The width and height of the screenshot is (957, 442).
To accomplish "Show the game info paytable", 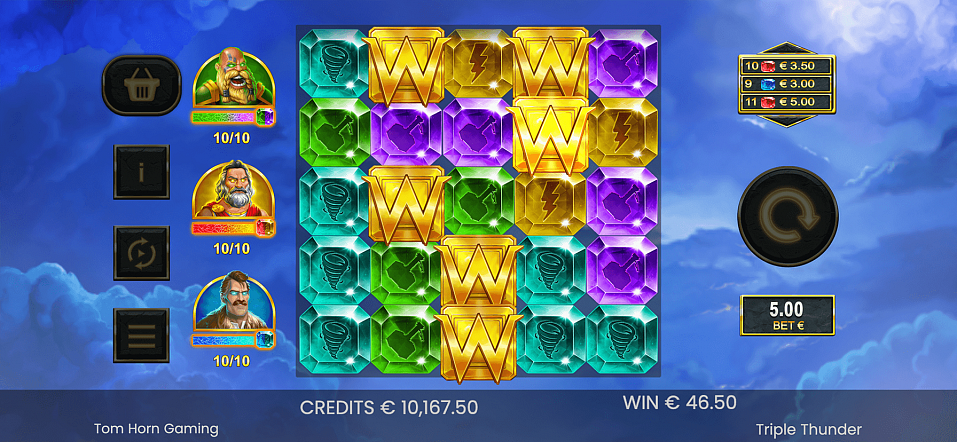I will click(x=141, y=171).
